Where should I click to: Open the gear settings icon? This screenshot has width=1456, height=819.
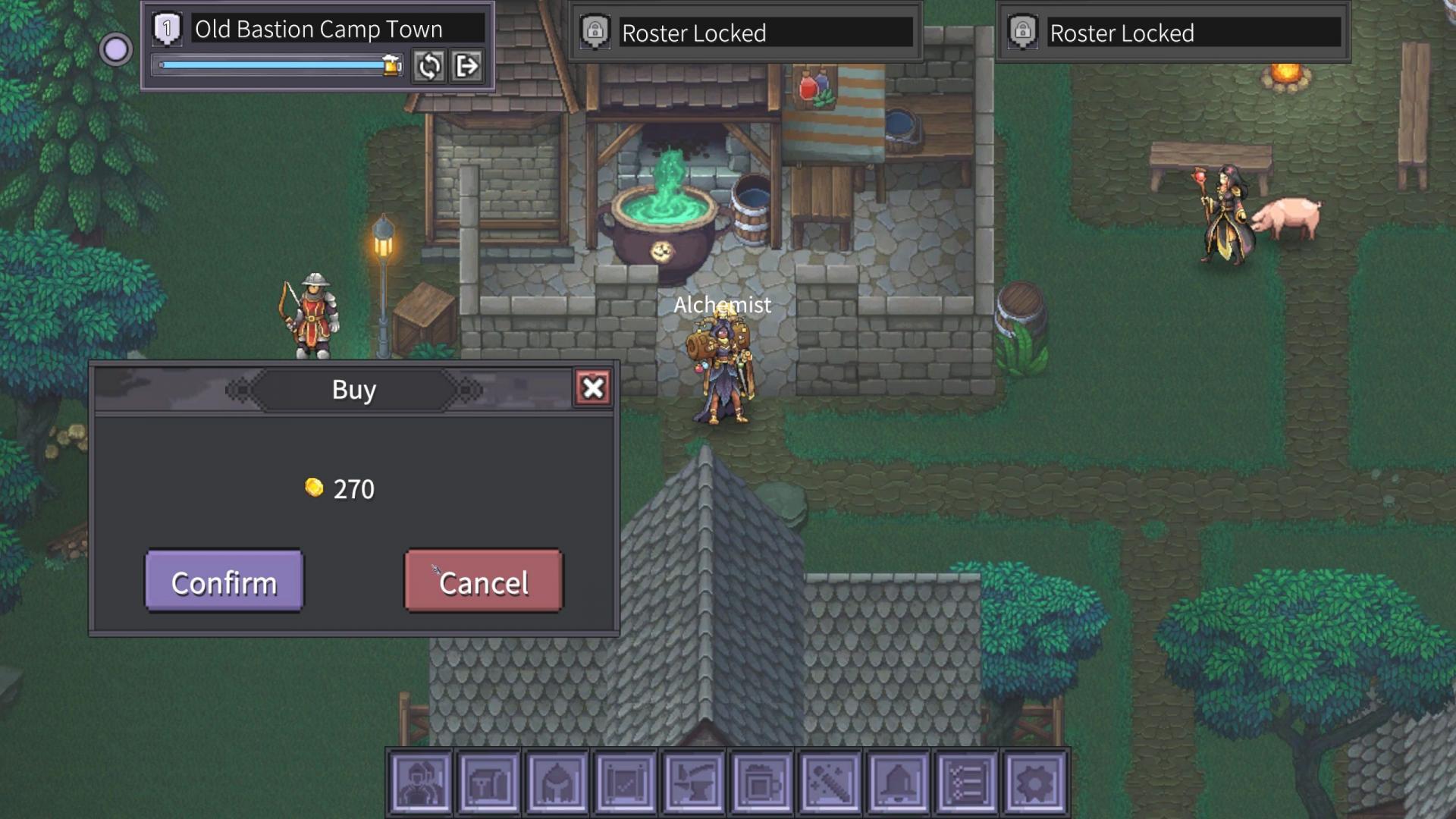(x=1034, y=783)
